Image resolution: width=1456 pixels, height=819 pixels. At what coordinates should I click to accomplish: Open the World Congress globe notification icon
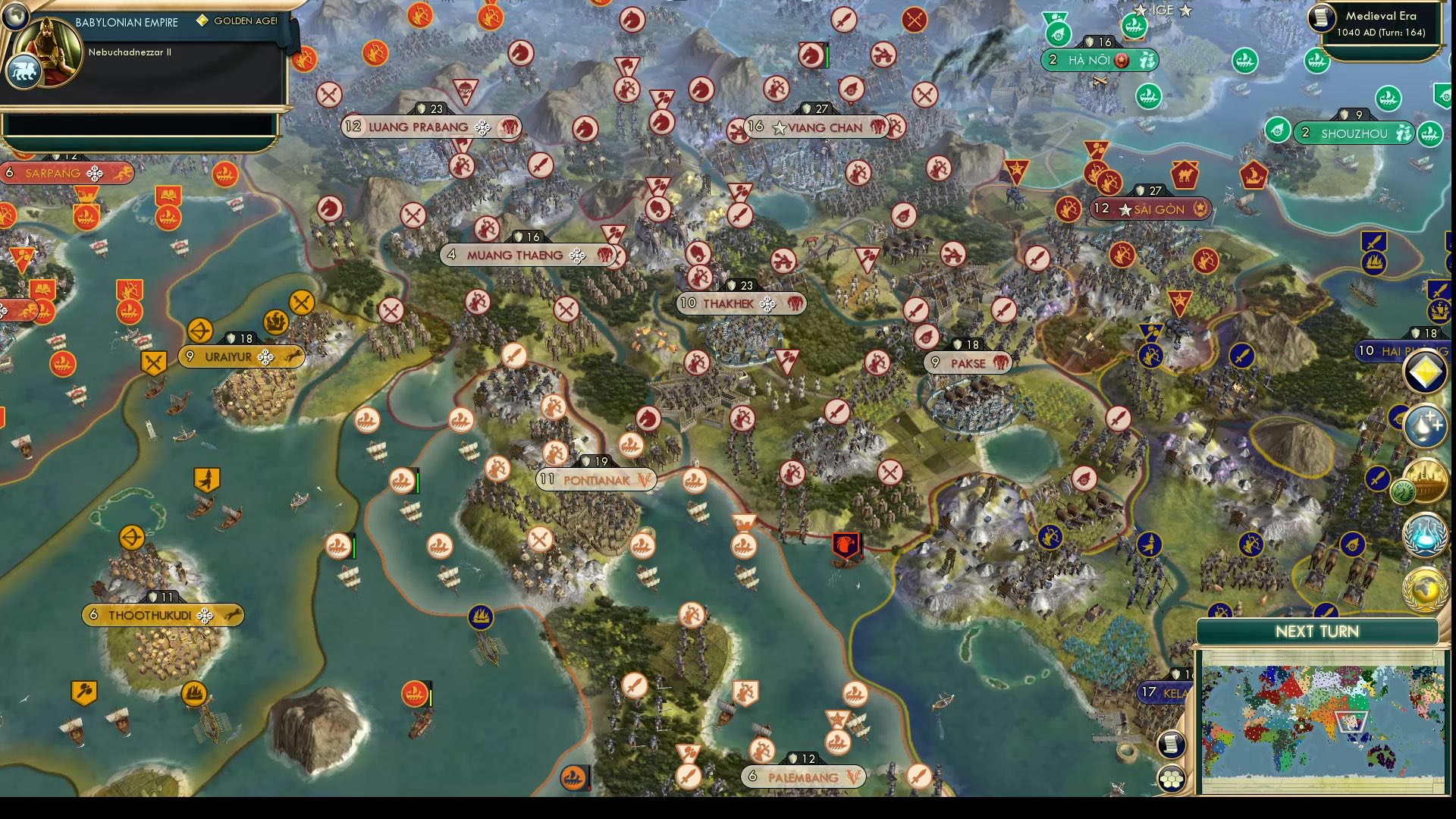1425,588
